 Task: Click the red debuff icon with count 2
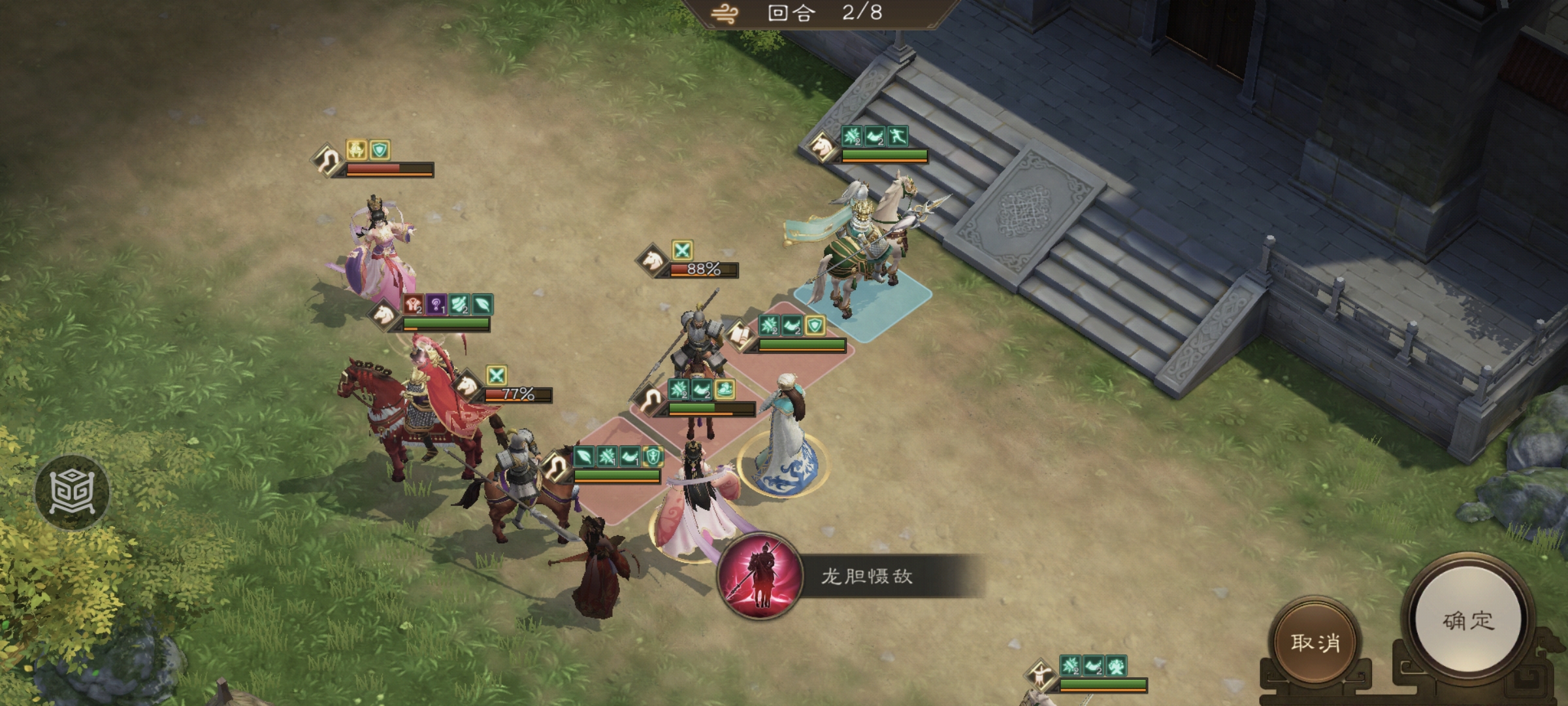413,305
